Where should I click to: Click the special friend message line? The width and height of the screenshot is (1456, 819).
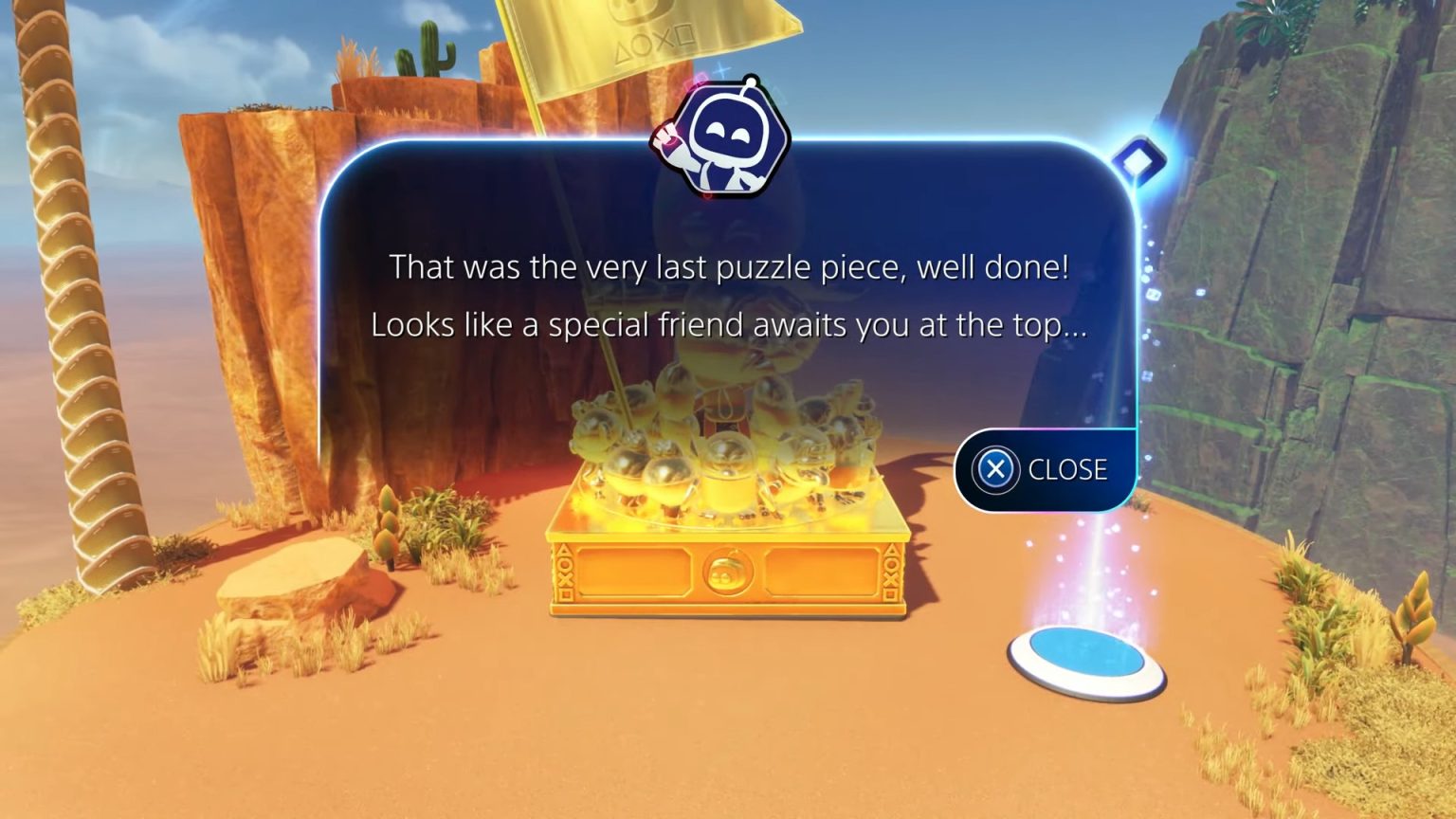[x=730, y=325]
